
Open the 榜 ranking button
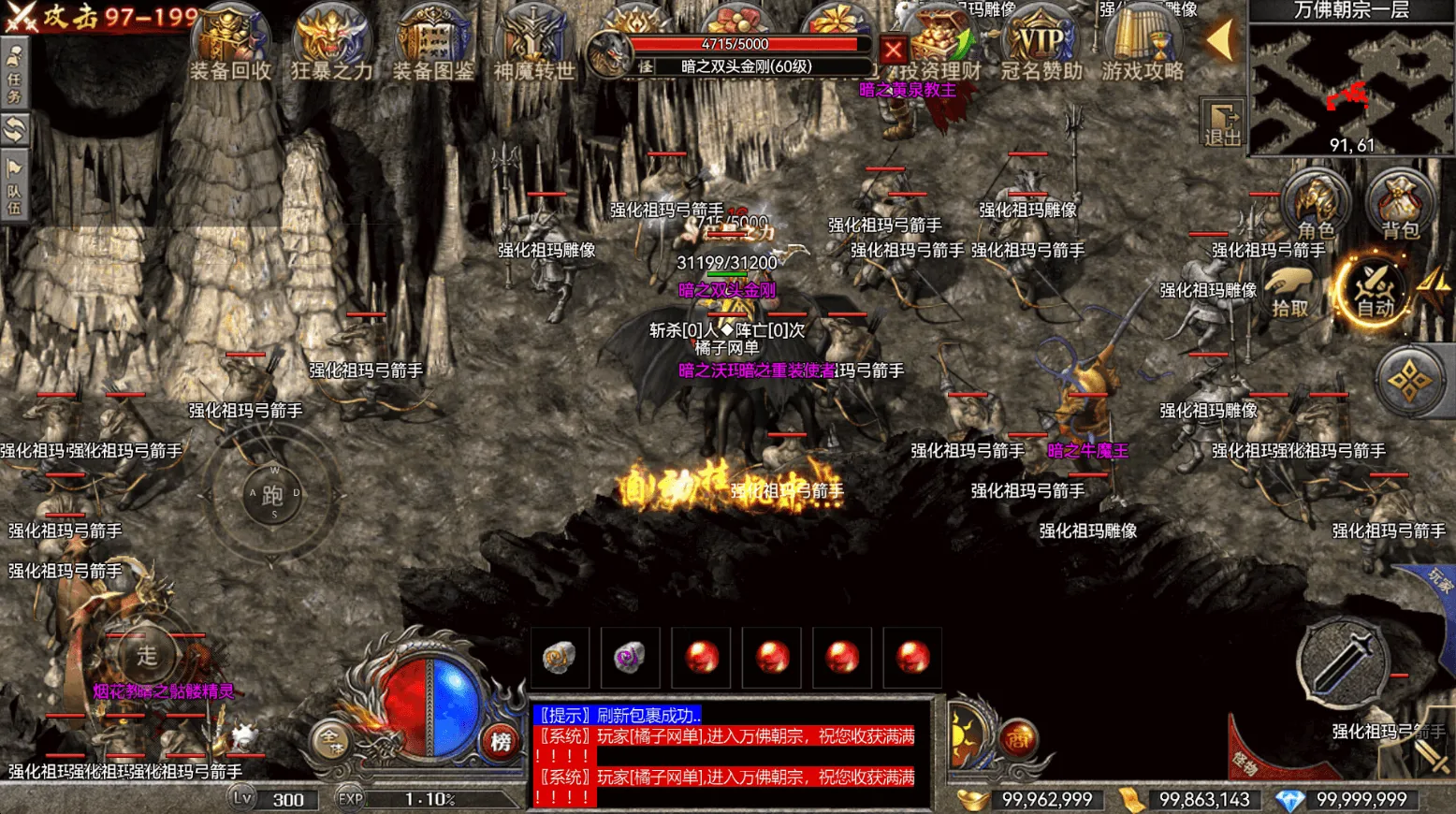[501, 742]
